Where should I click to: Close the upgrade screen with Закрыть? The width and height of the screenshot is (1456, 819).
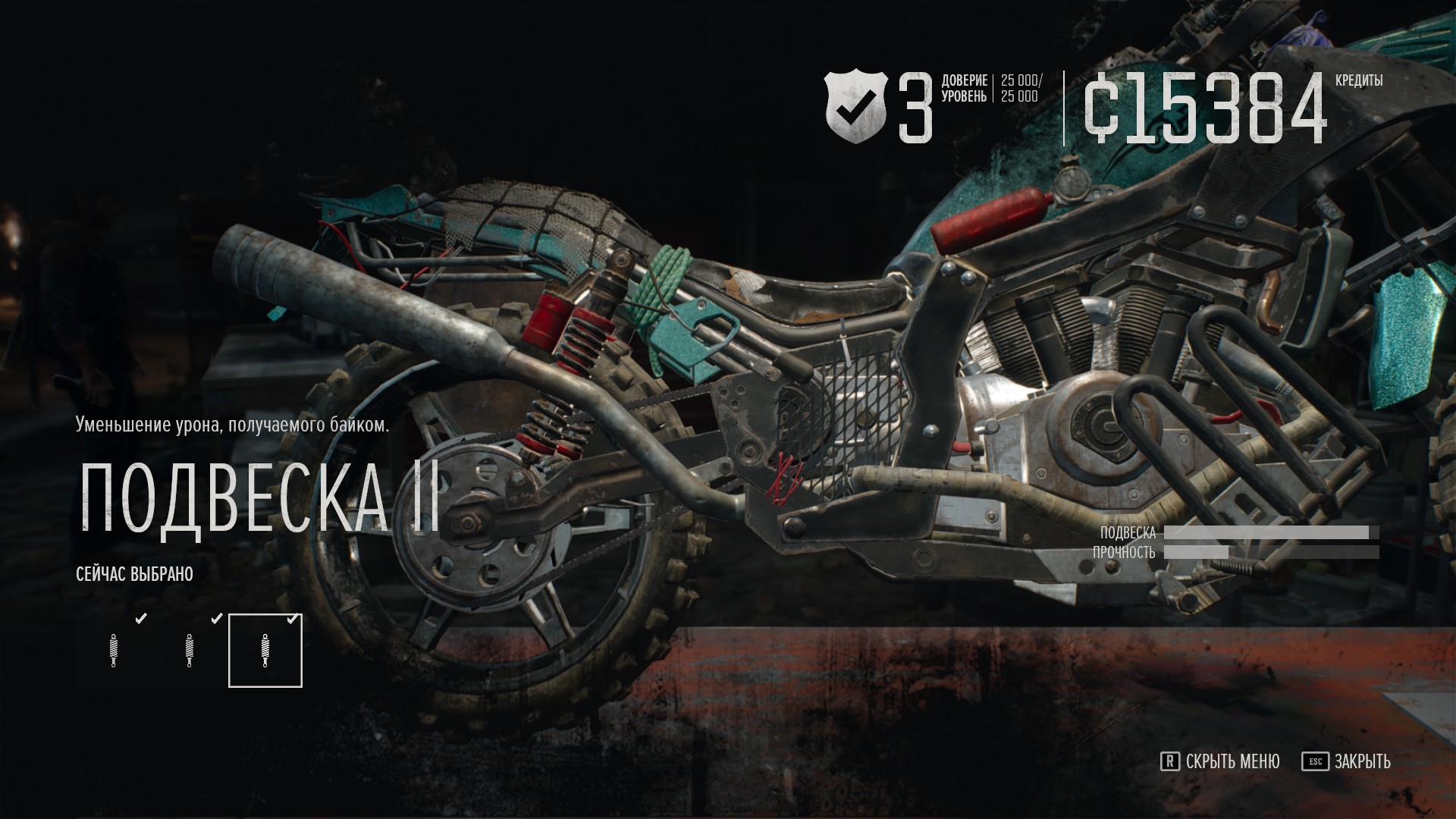pos(1347,761)
